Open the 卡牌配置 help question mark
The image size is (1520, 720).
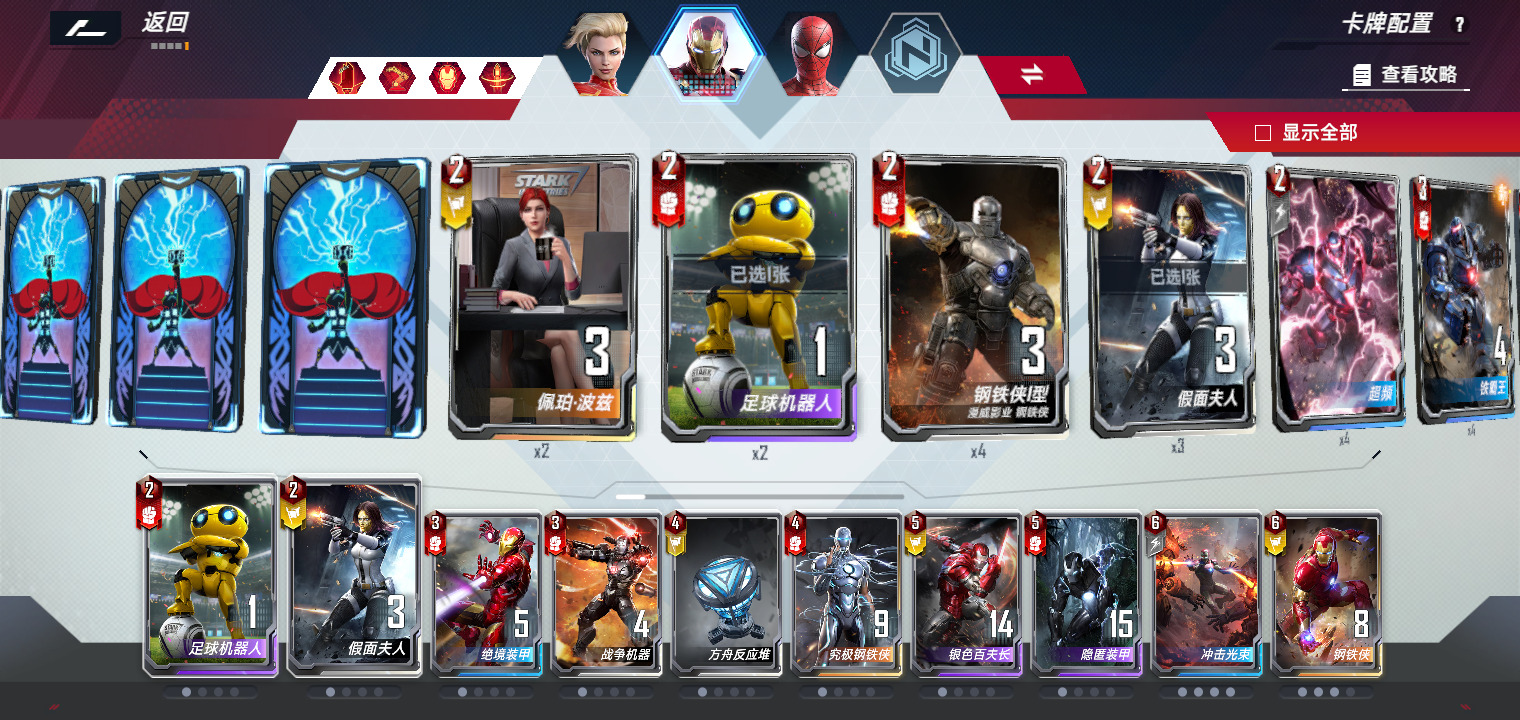click(x=1459, y=26)
